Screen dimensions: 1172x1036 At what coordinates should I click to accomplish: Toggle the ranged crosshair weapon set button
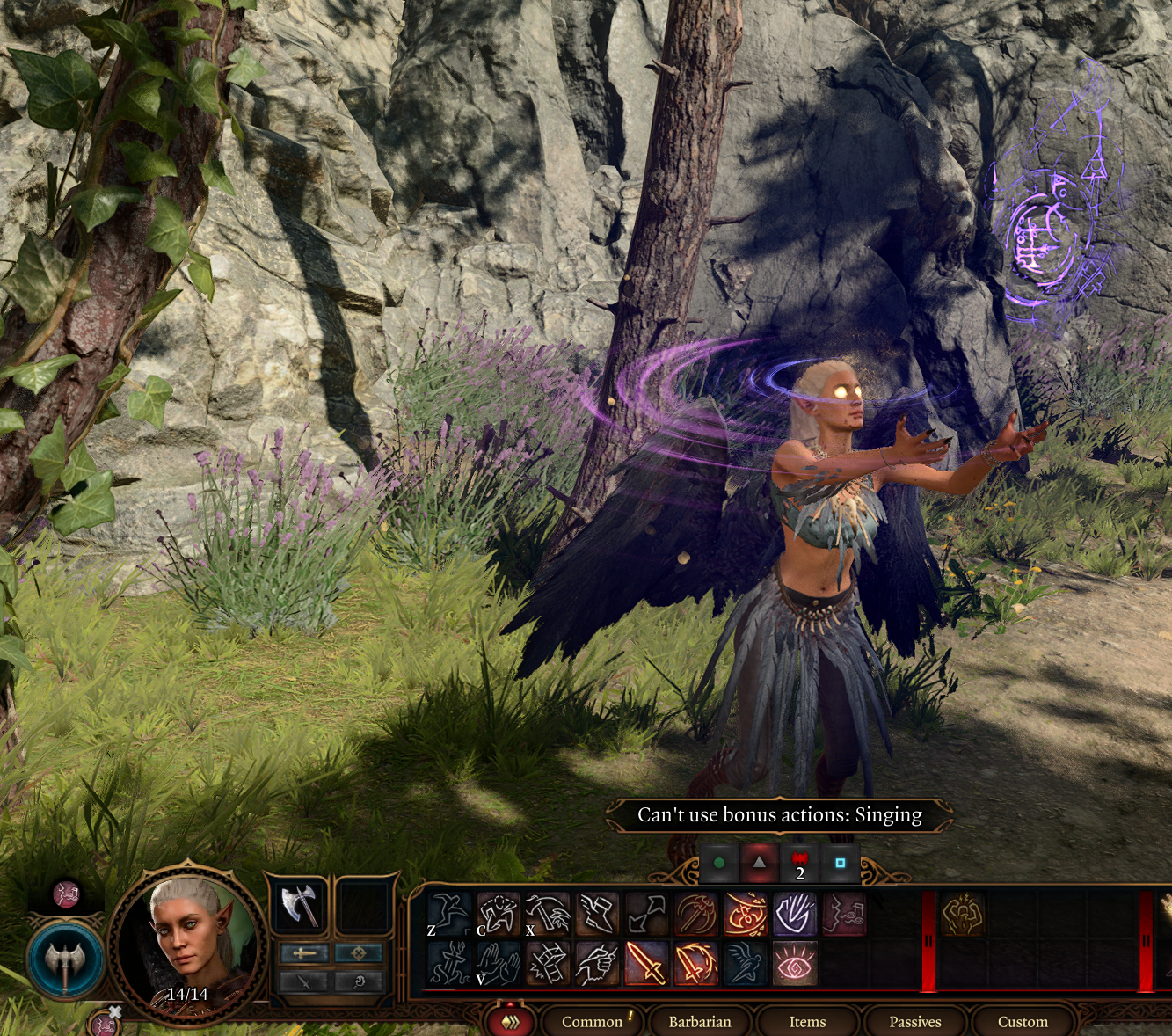pyautogui.click(x=359, y=953)
